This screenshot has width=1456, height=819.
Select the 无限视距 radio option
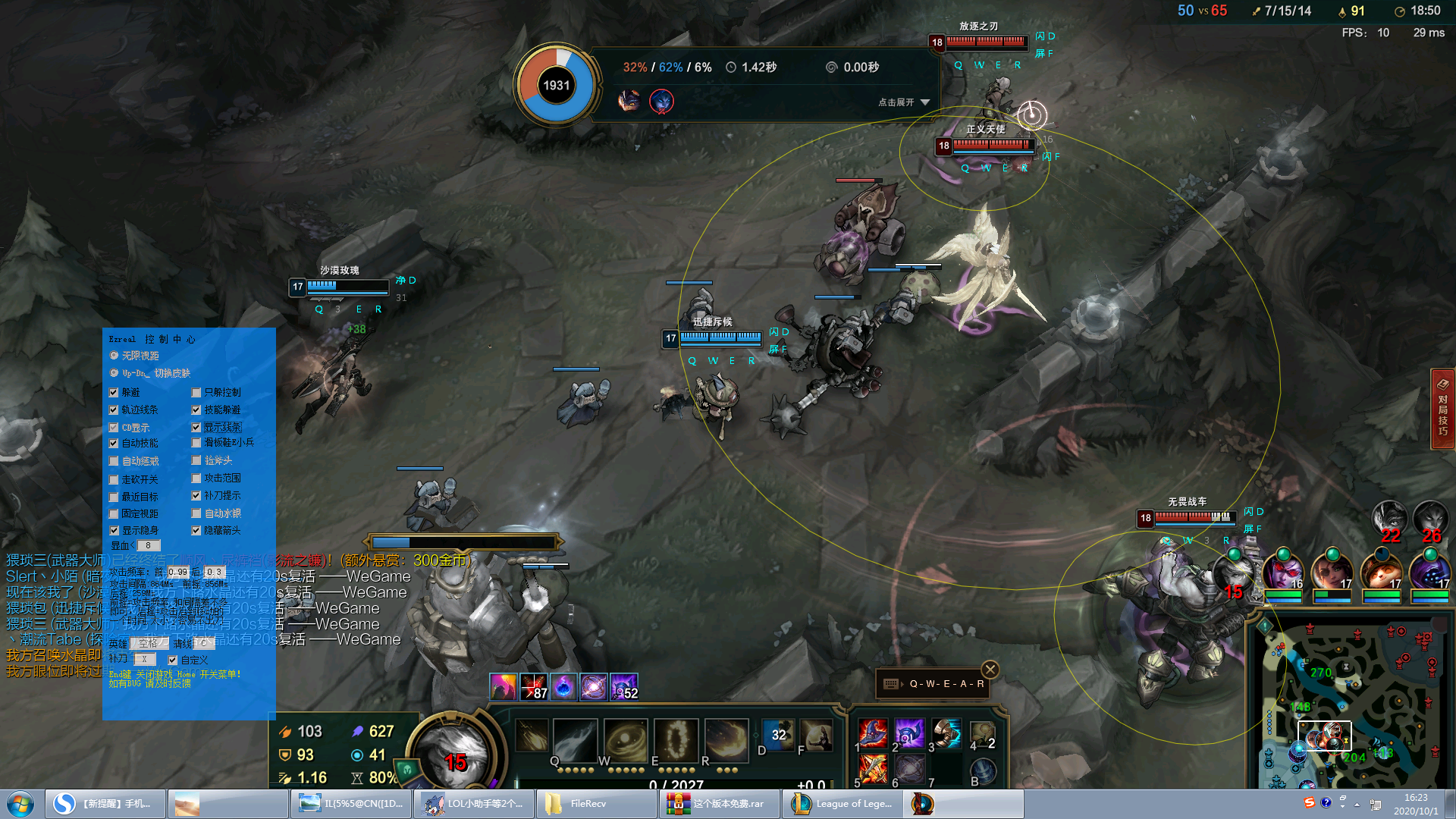click(x=115, y=356)
